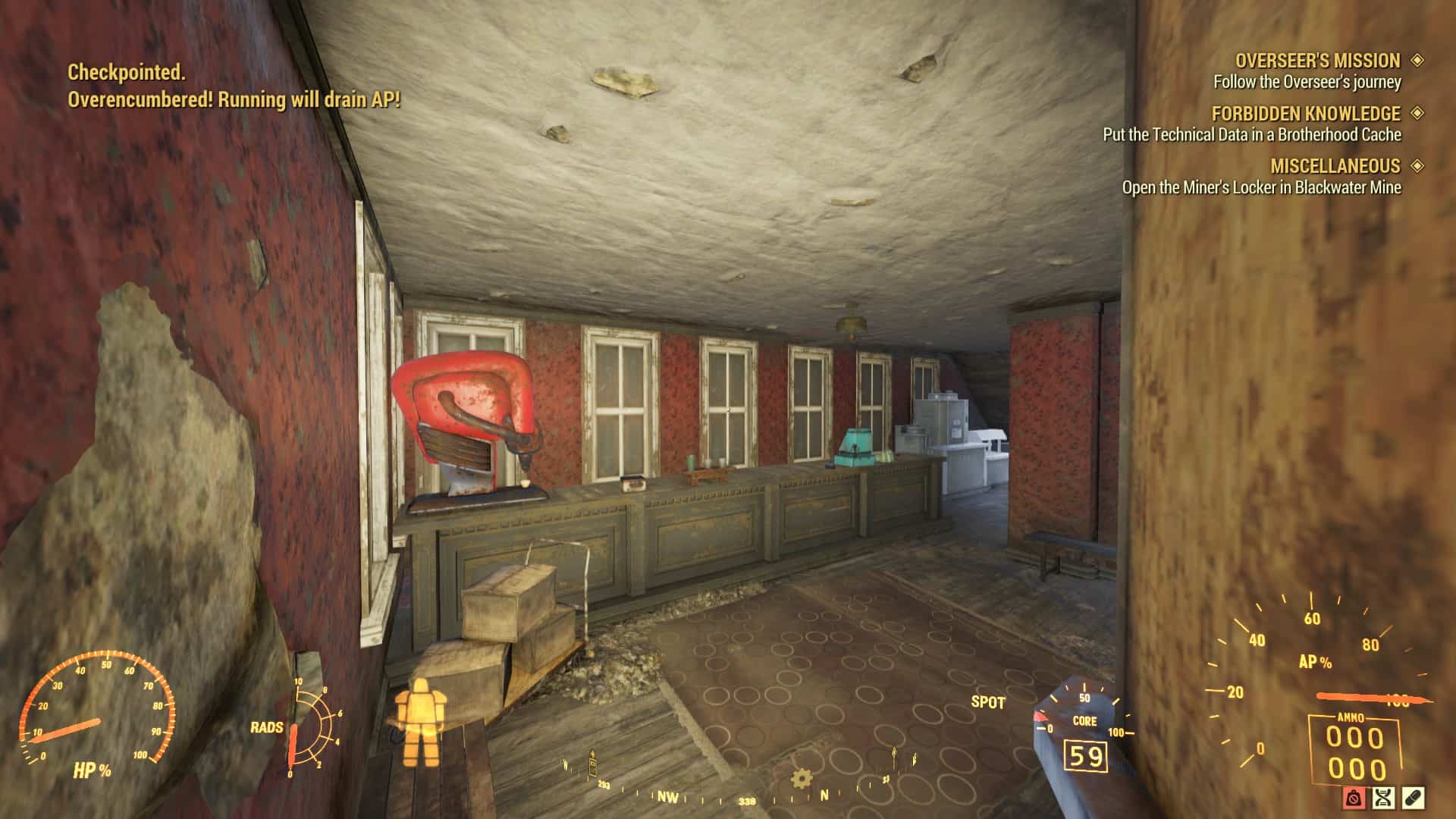
Task: Click the pill addiction status icon
Action: click(x=1414, y=799)
